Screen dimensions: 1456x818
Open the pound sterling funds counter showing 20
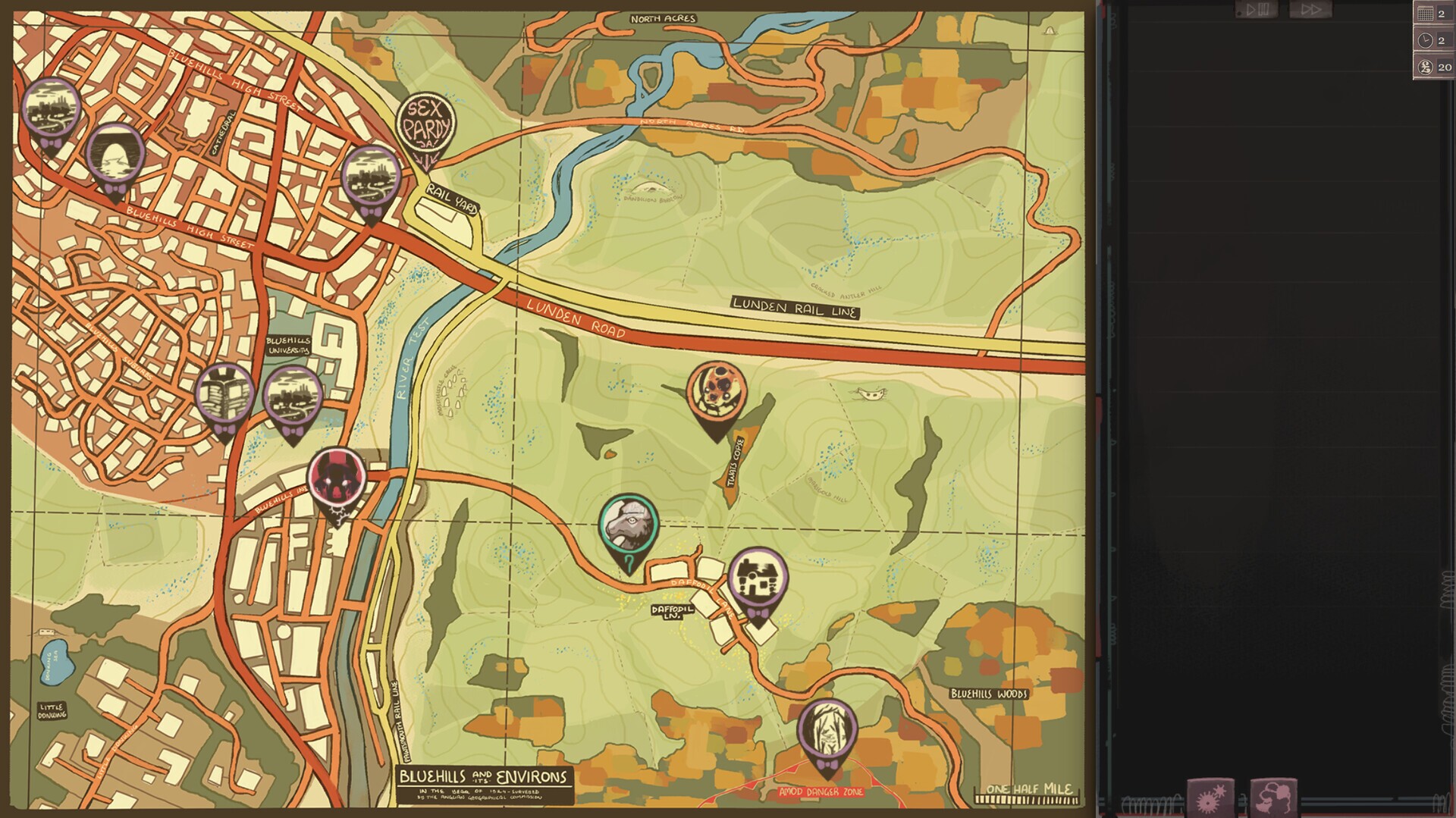(x=1434, y=67)
